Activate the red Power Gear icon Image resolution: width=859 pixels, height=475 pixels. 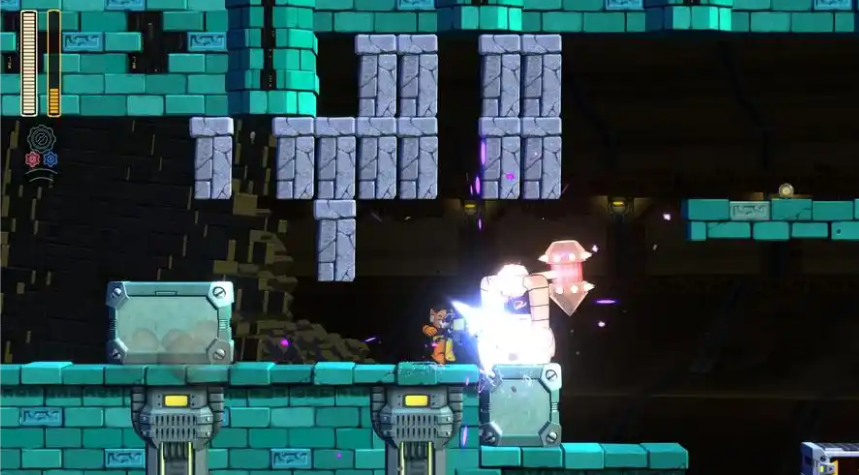[33, 159]
